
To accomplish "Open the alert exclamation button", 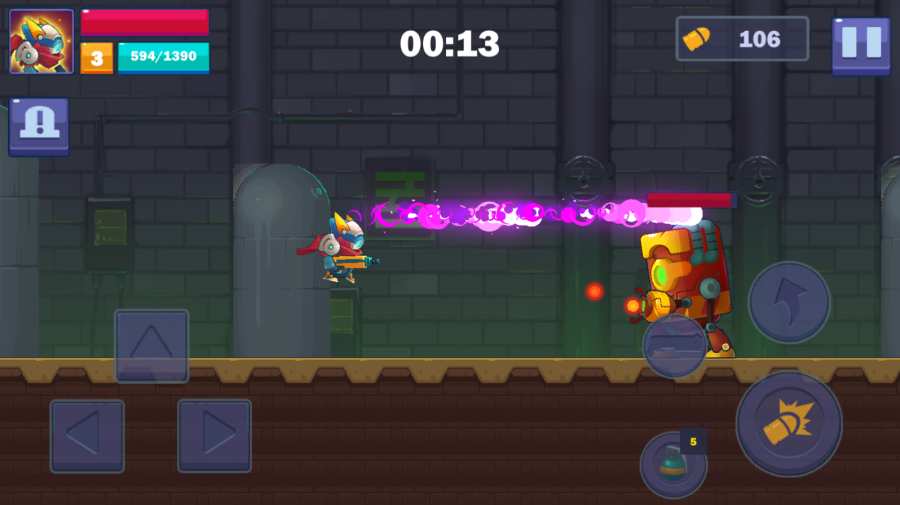I will tap(39, 126).
